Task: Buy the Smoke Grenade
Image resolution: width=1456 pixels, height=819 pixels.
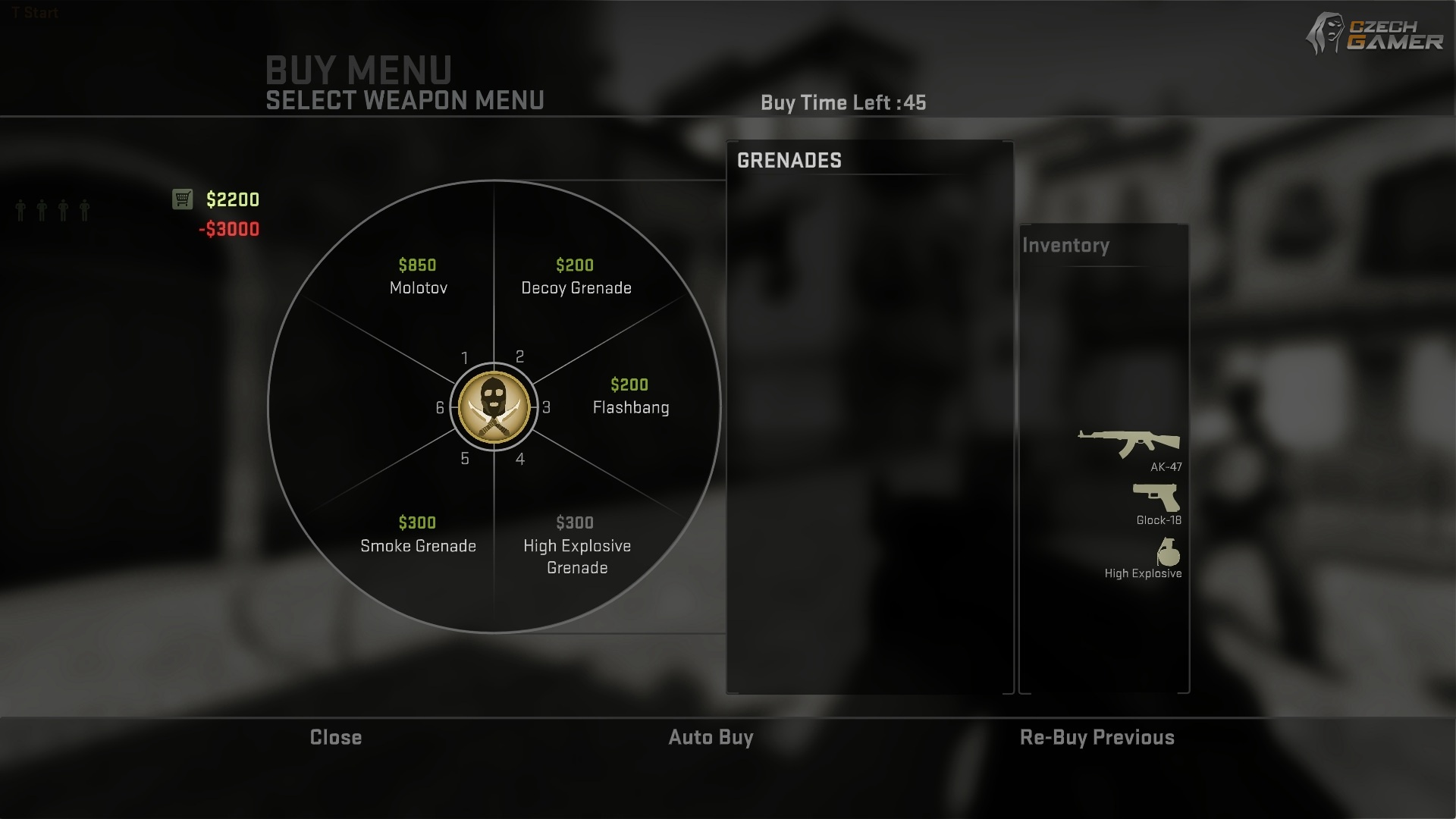Action: (418, 535)
